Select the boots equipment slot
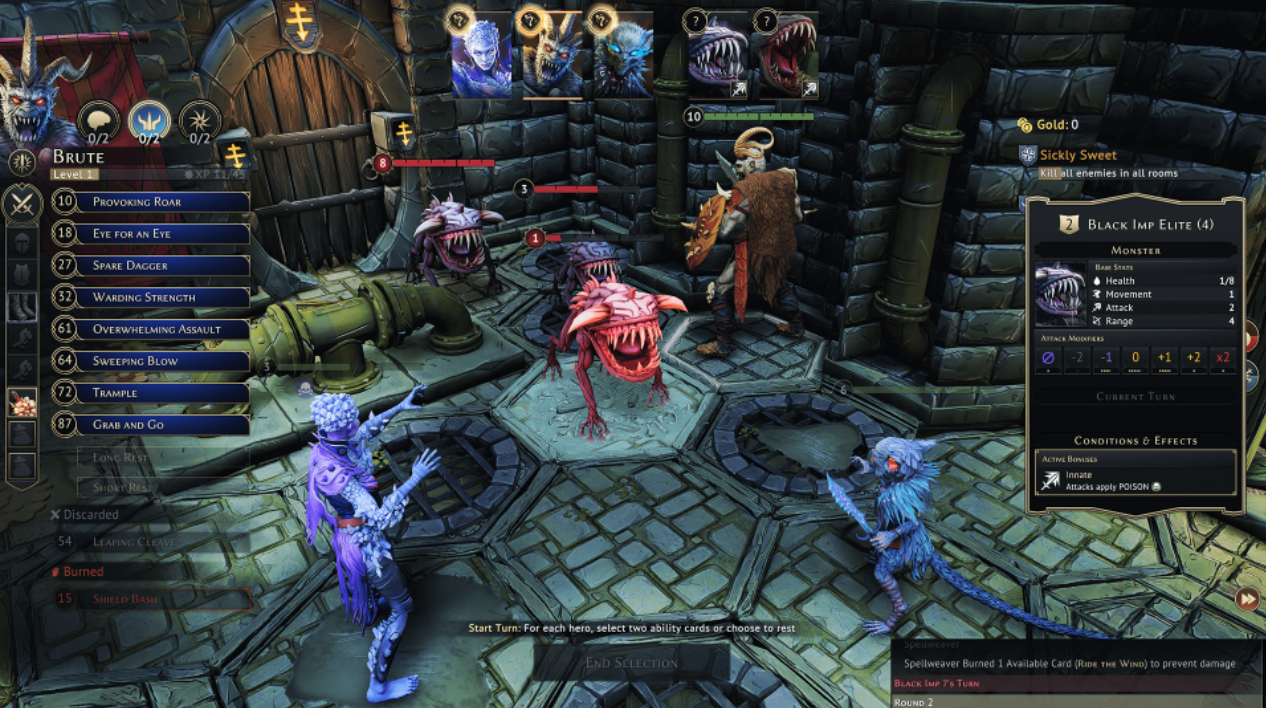This screenshot has width=1266, height=708. pyautogui.click(x=22, y=307)
